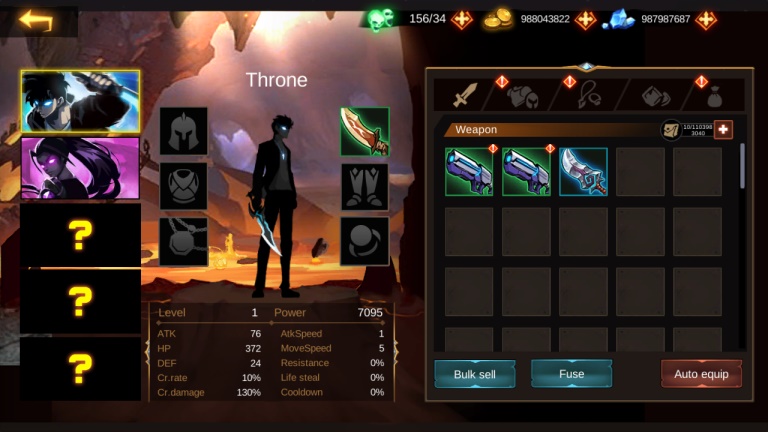Open the empty necklace equipment slot
This screenshot has width=768, height=432.
pos(183,242)
